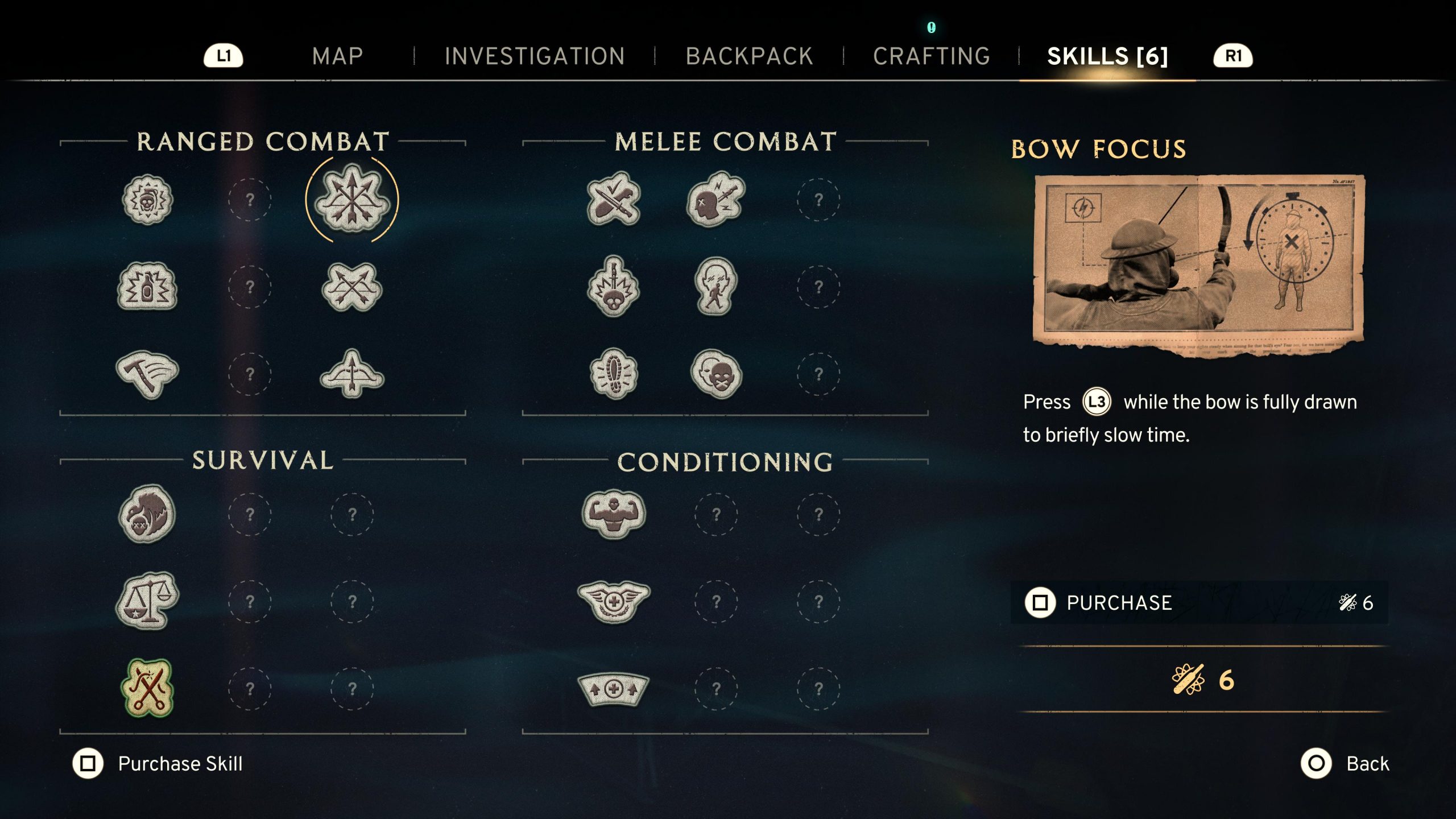Screen dimensions: 1456x819
Task: Select the highlighted Bow Focus arrows skill
Action: click(x=352, y=200)
